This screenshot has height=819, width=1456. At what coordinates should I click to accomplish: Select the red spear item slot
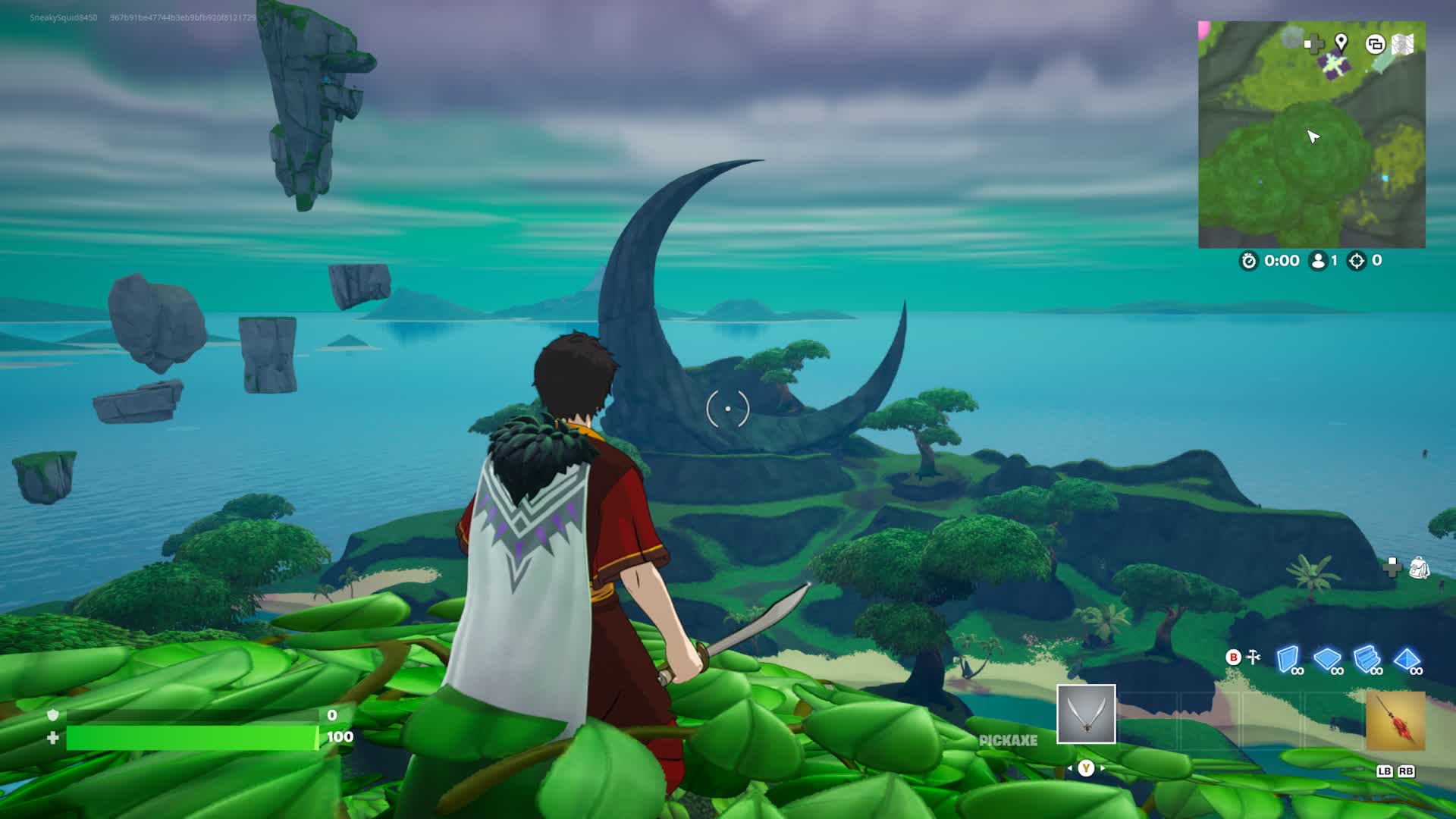point(1395,720)
